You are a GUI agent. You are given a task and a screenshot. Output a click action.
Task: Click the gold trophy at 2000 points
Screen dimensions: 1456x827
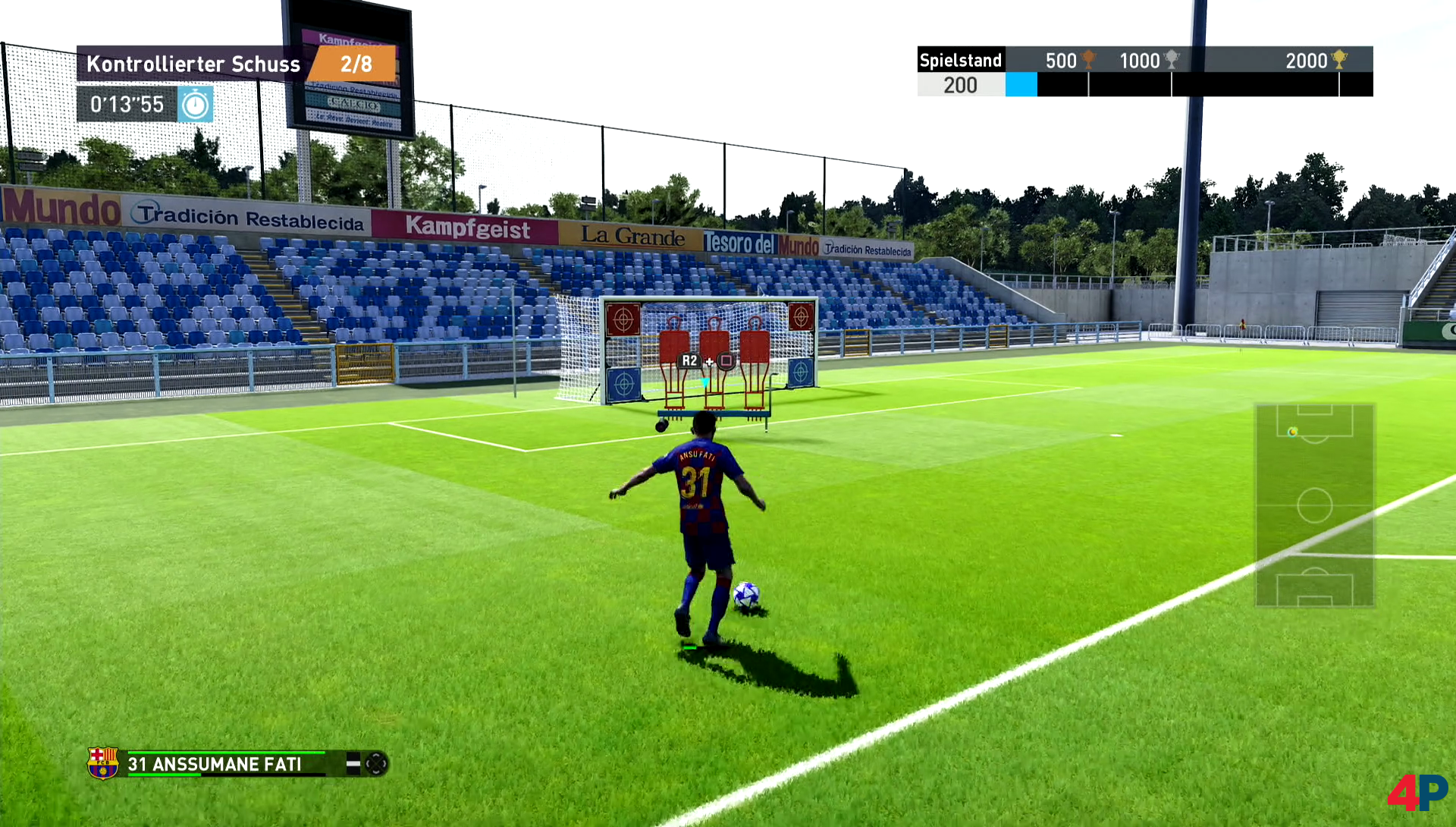pos(1339,59)
